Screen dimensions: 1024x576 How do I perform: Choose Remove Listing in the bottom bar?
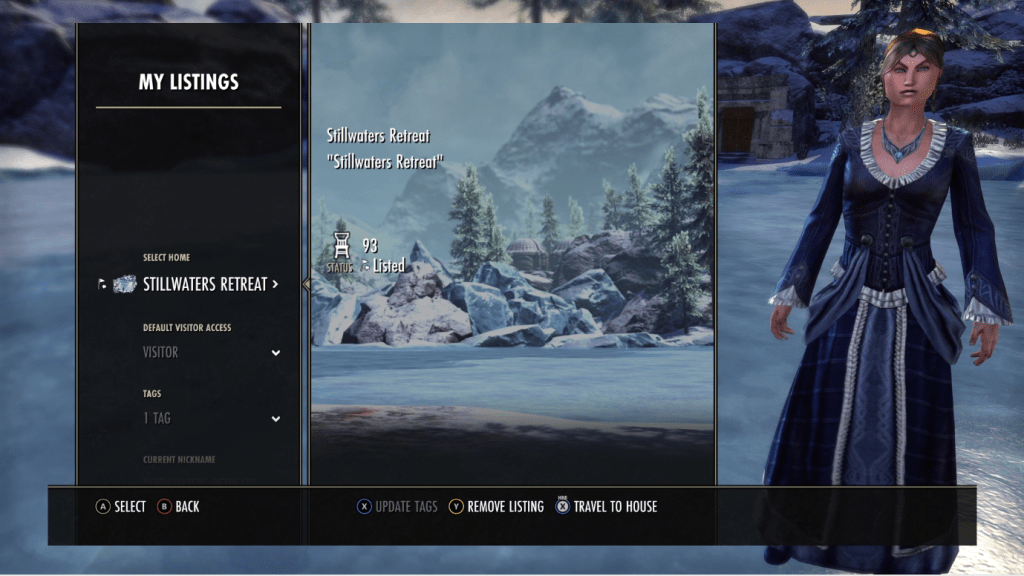click(x=496, y=507)
